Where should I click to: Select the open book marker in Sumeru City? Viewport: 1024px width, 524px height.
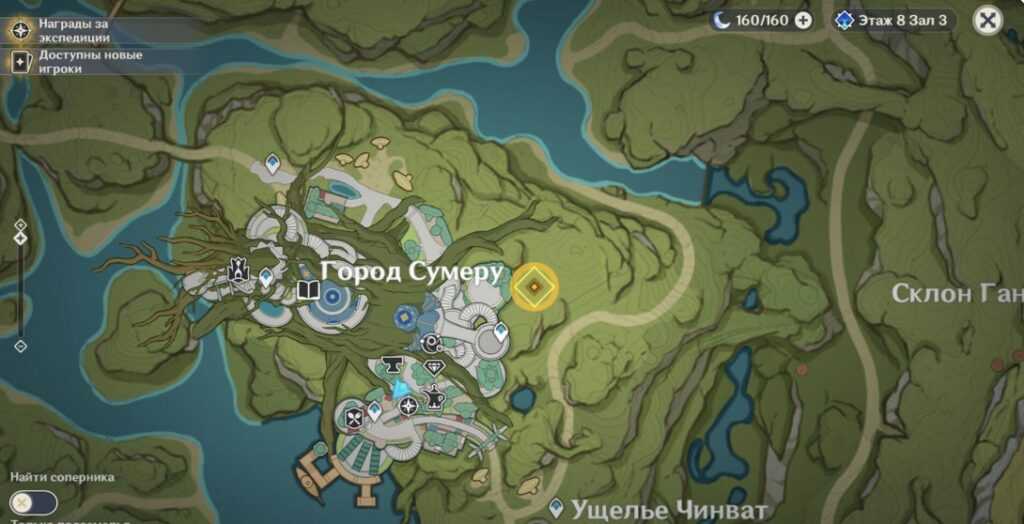coord(308,291)
